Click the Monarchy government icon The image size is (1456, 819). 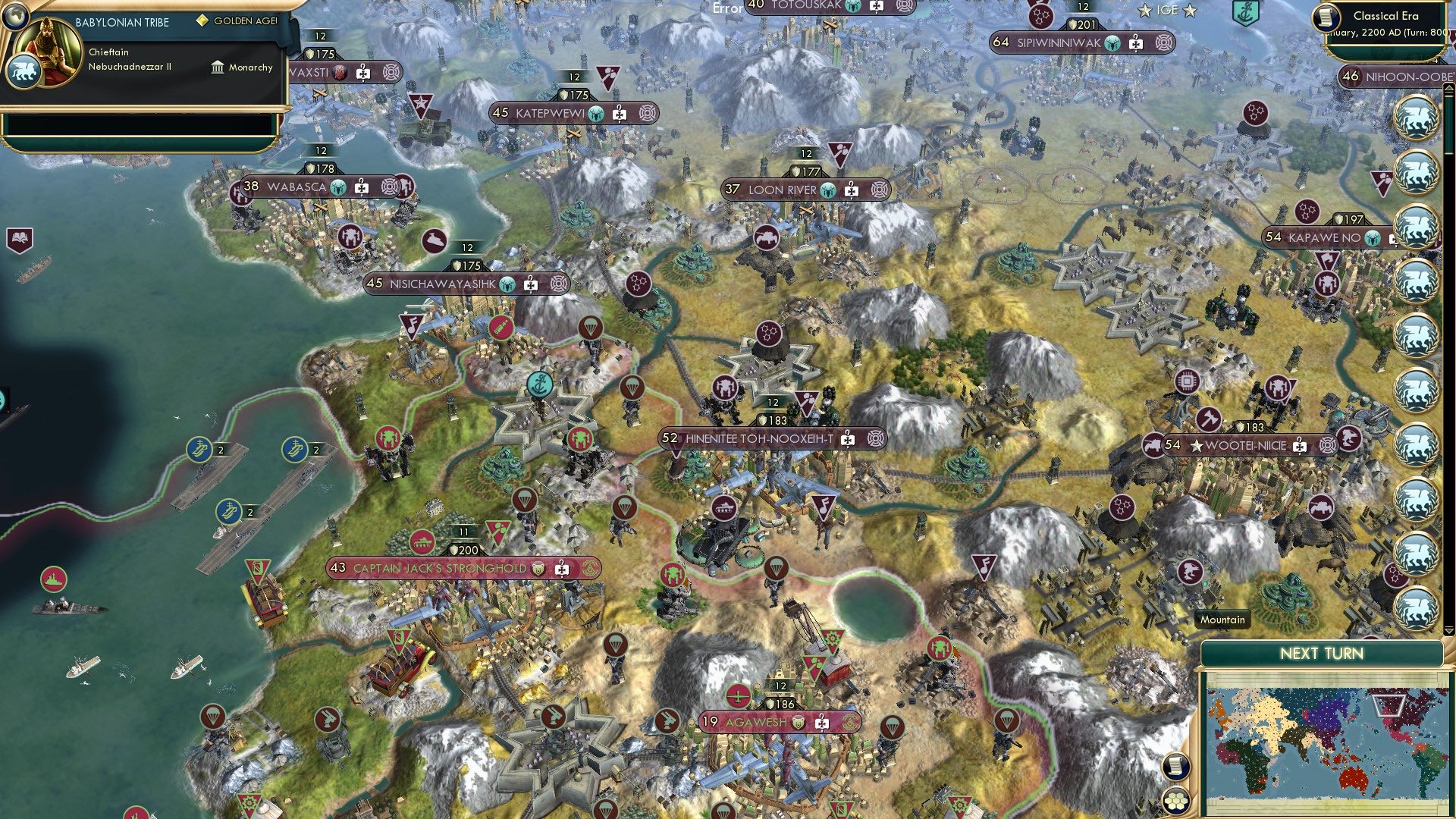tap(217, 67)
